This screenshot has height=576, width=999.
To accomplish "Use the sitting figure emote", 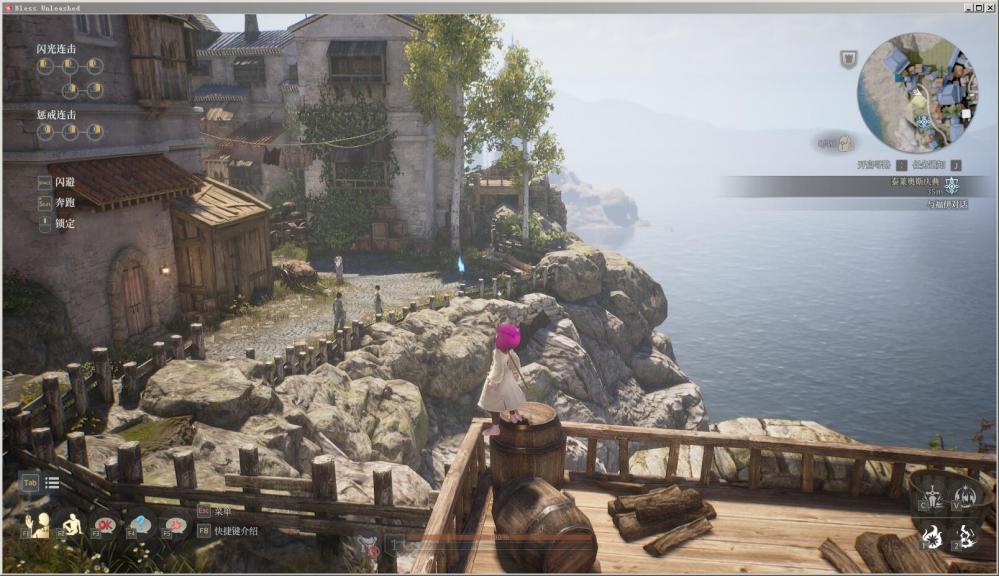I will [72, 523].
